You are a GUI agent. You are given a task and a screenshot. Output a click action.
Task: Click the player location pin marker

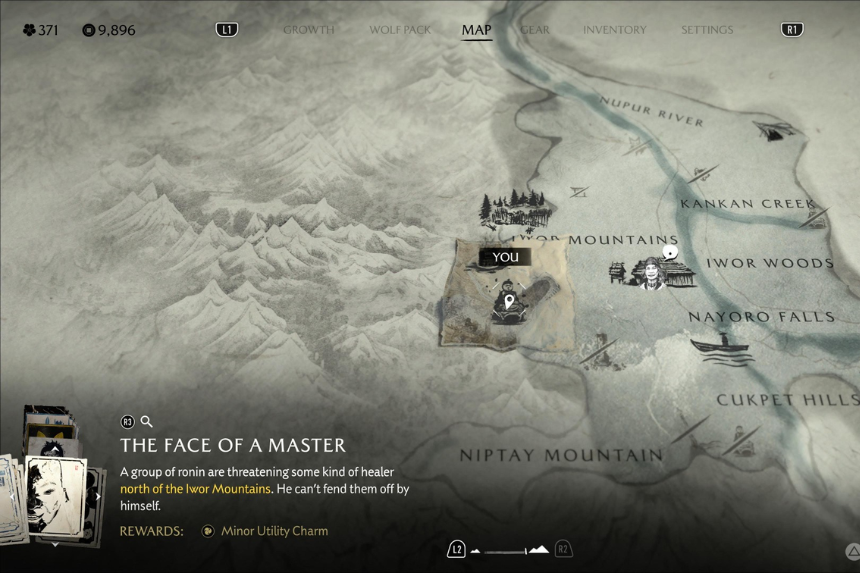(509, 301)
